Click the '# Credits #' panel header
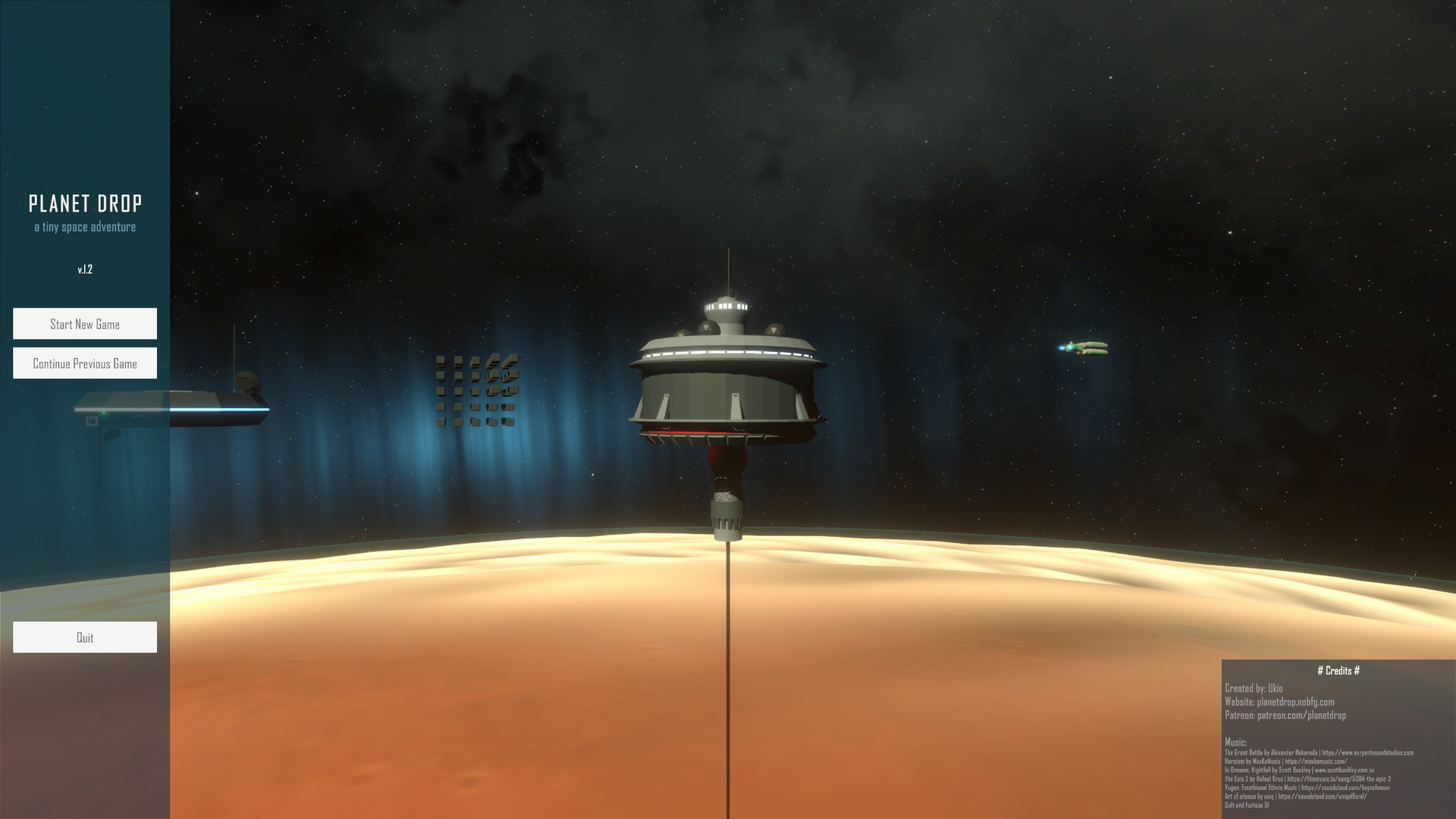The image size is (1456, 819). pos(1338,670)
